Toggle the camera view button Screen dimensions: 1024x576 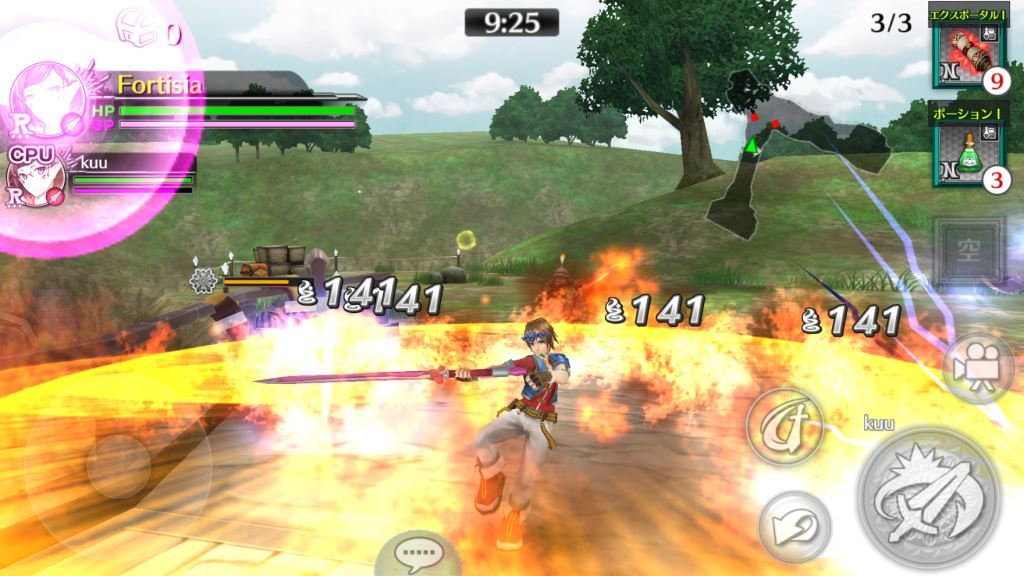977,367
